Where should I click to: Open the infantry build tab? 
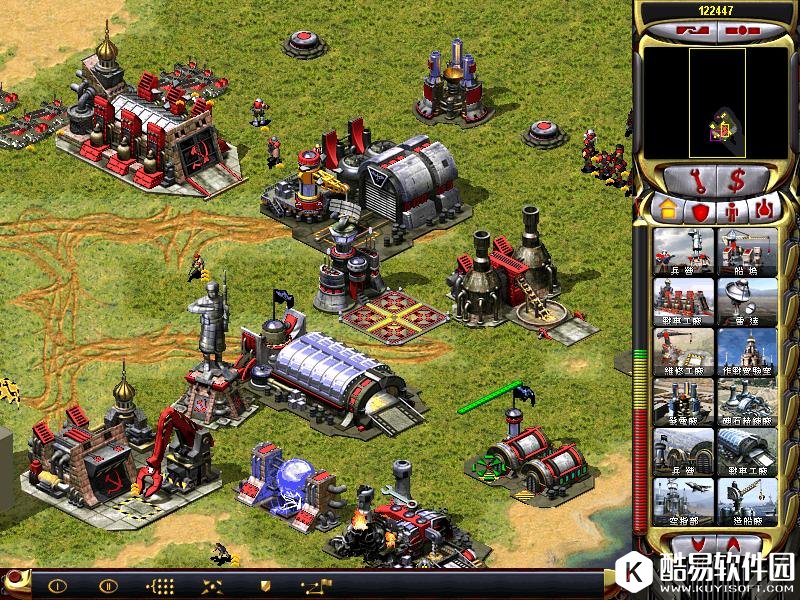732,210
